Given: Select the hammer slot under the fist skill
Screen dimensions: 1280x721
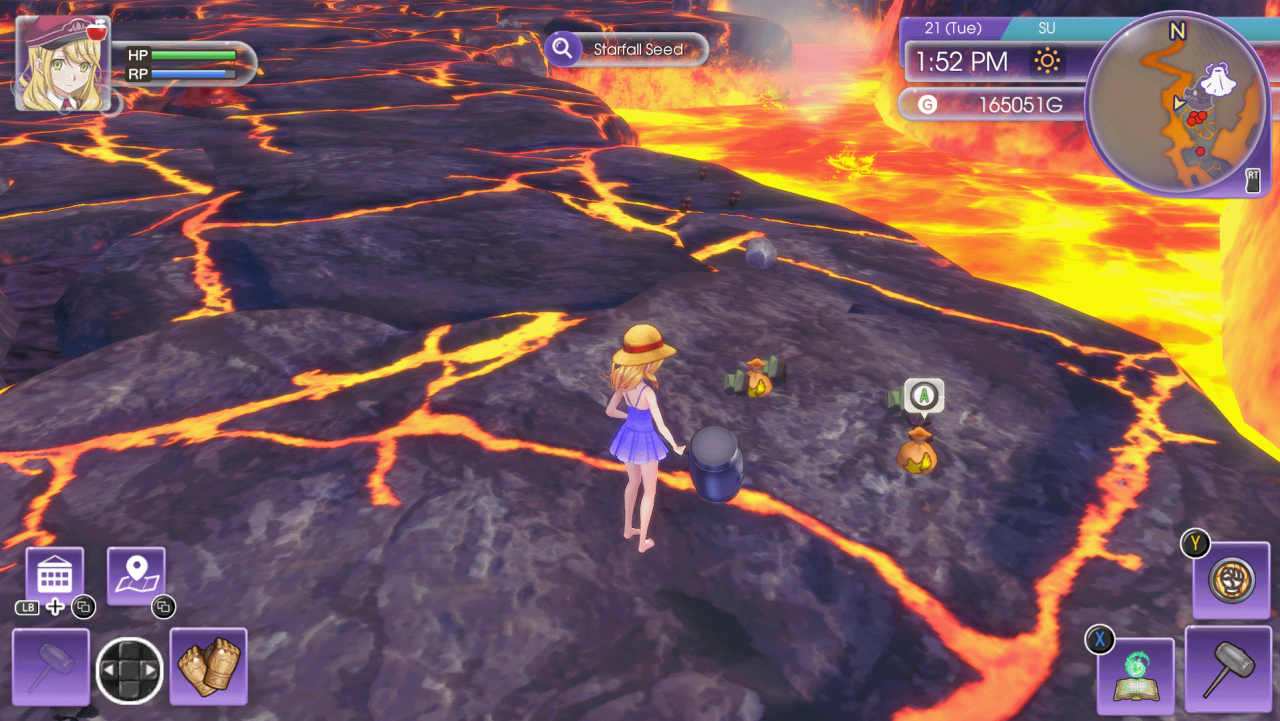Looking at the screenshot, I should click(x=1228, y=668).
